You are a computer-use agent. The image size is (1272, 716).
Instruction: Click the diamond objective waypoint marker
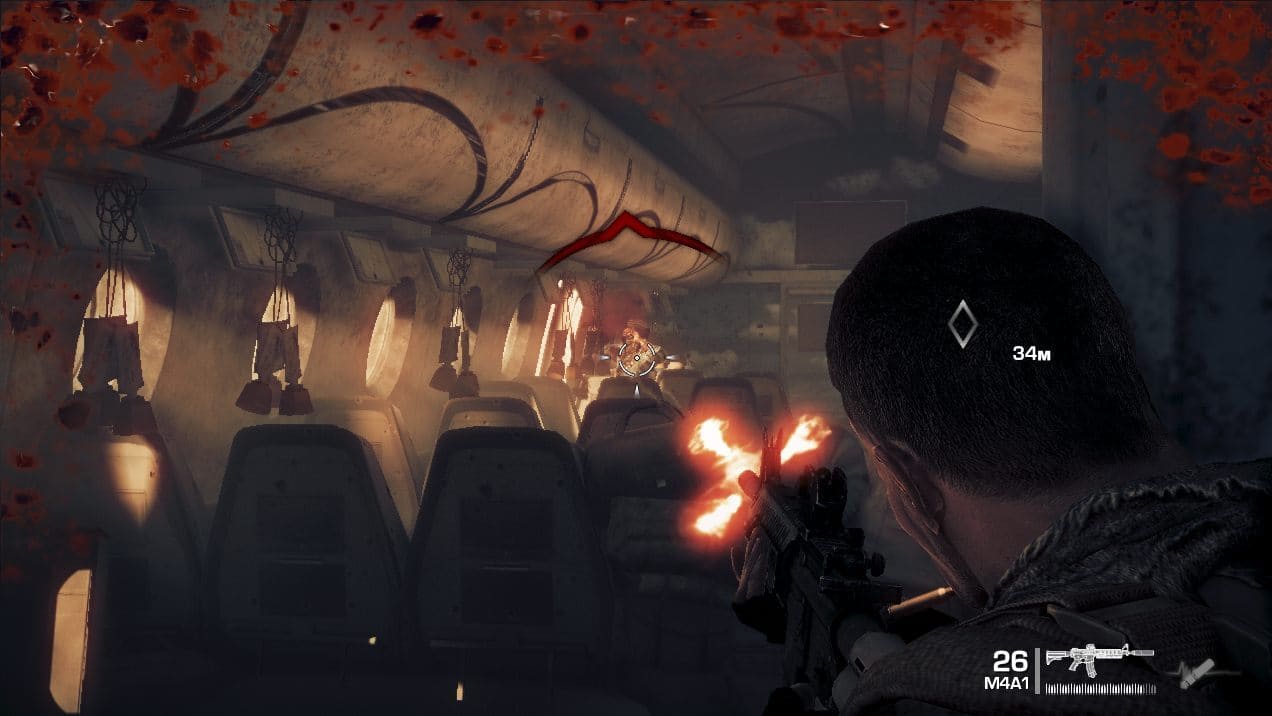pyautogui.click(x=961, y=324)
